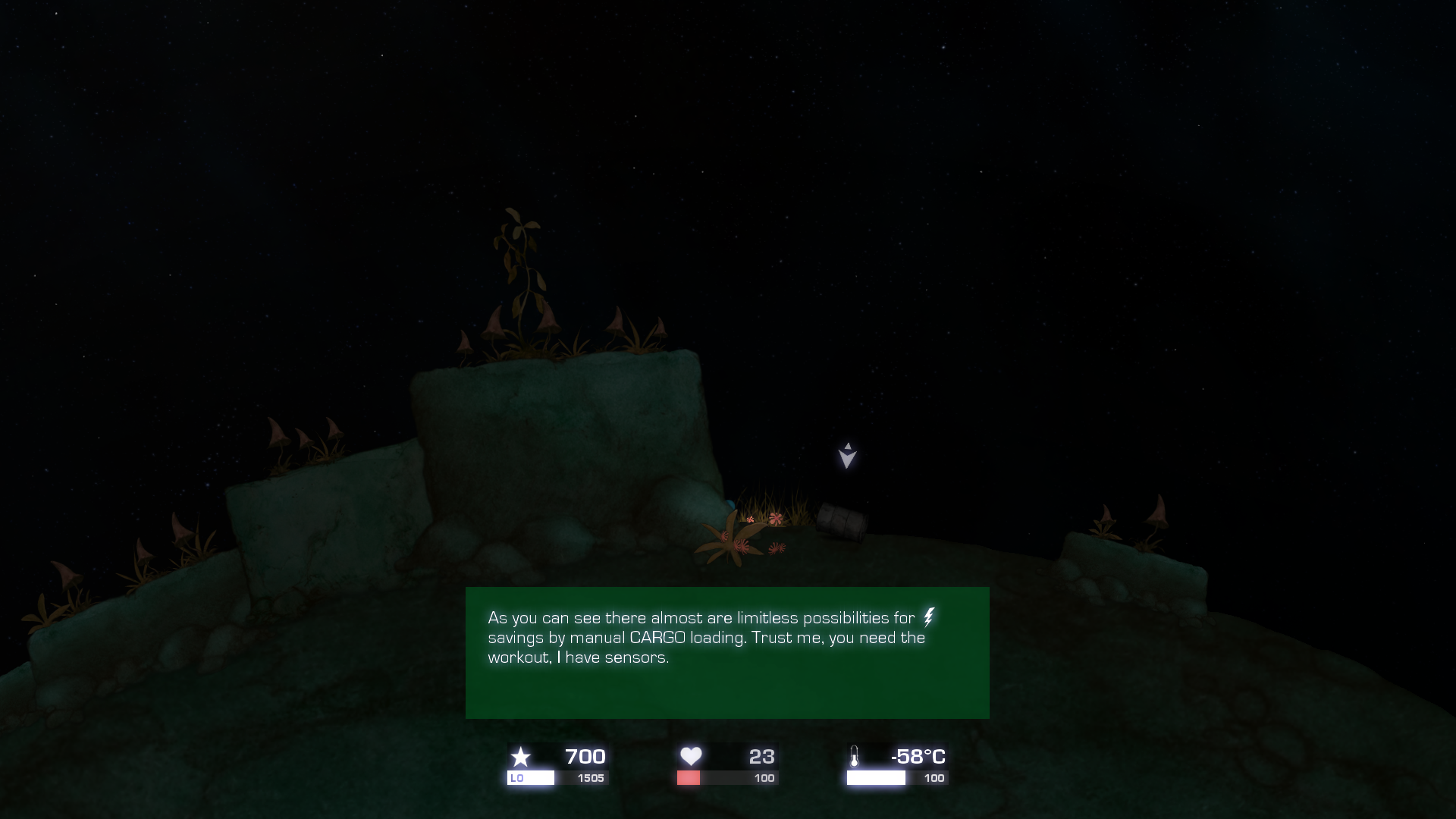Click the star score icon

(522, 757)
